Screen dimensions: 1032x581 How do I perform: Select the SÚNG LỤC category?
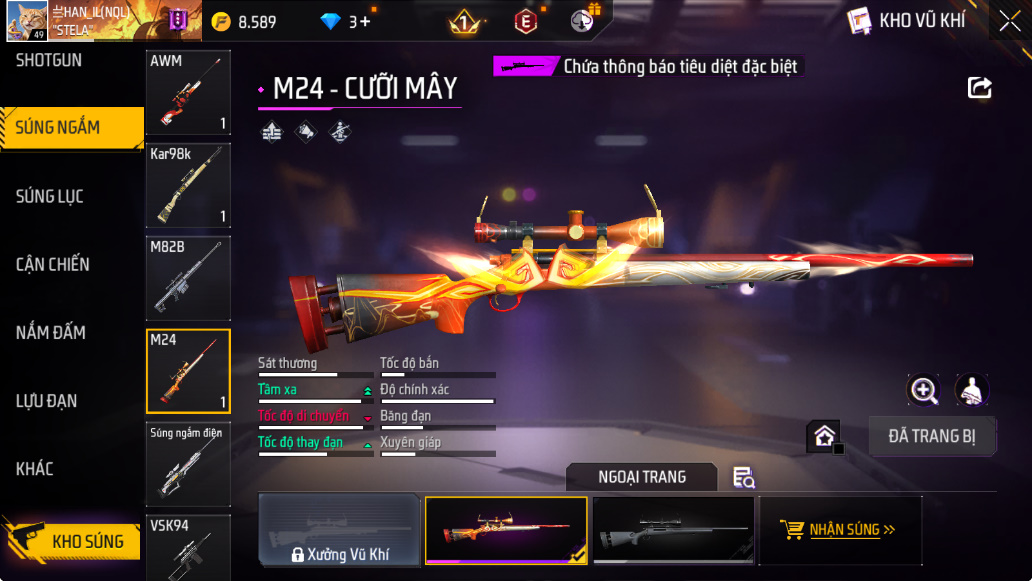50,196
